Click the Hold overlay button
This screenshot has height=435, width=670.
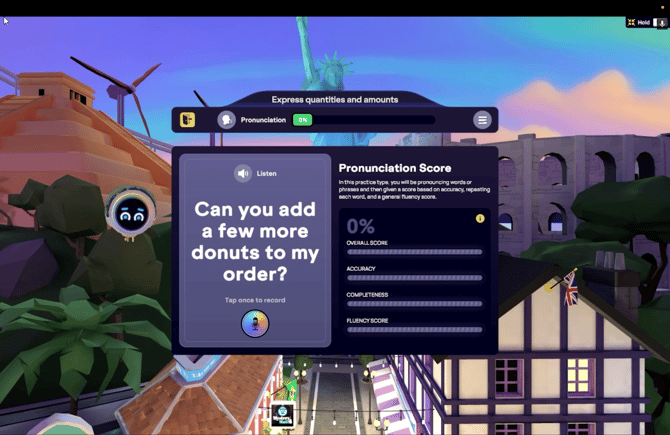click(639, 22)
